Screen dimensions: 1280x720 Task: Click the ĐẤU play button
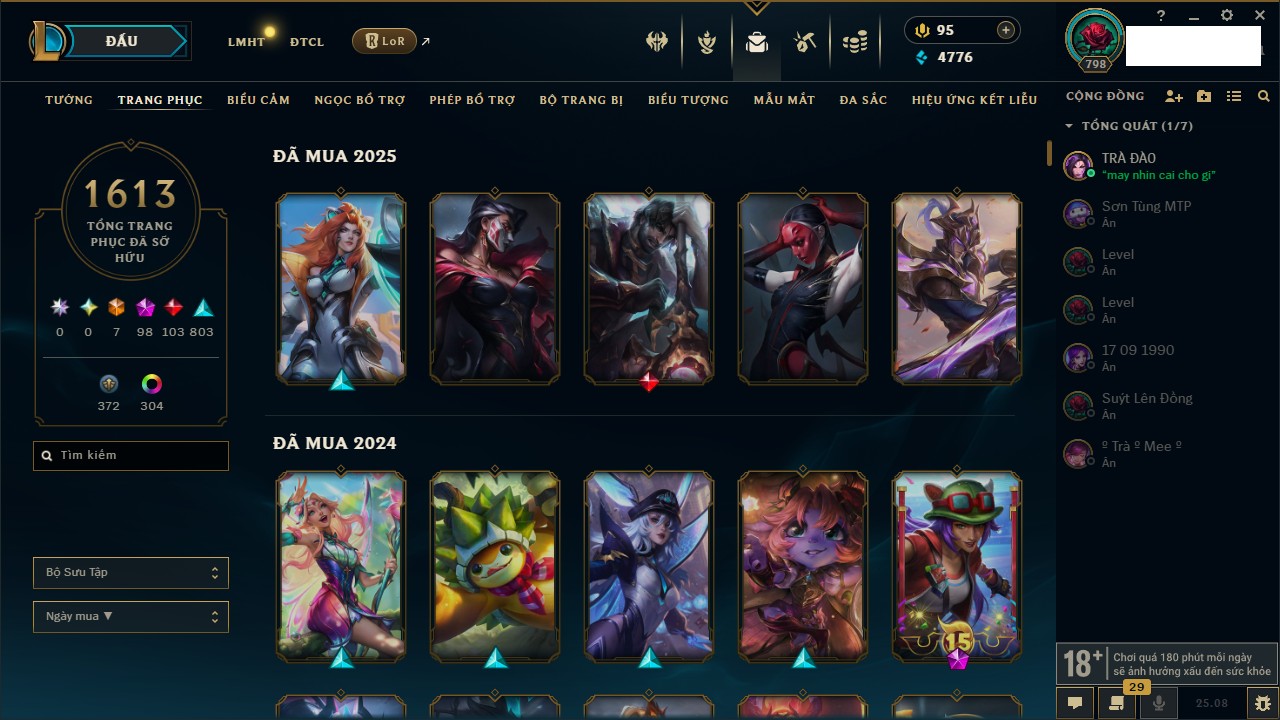[122, 41]
